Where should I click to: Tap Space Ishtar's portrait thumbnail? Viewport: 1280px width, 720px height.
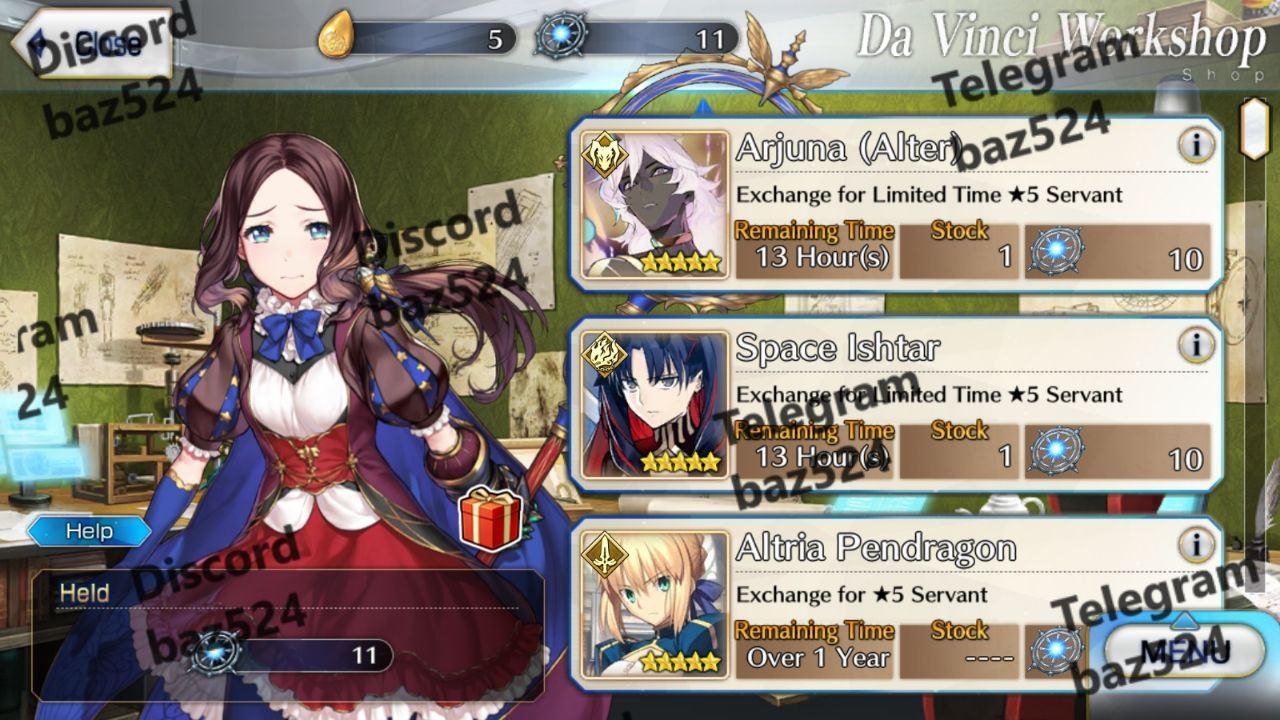[x=655, y=405]
